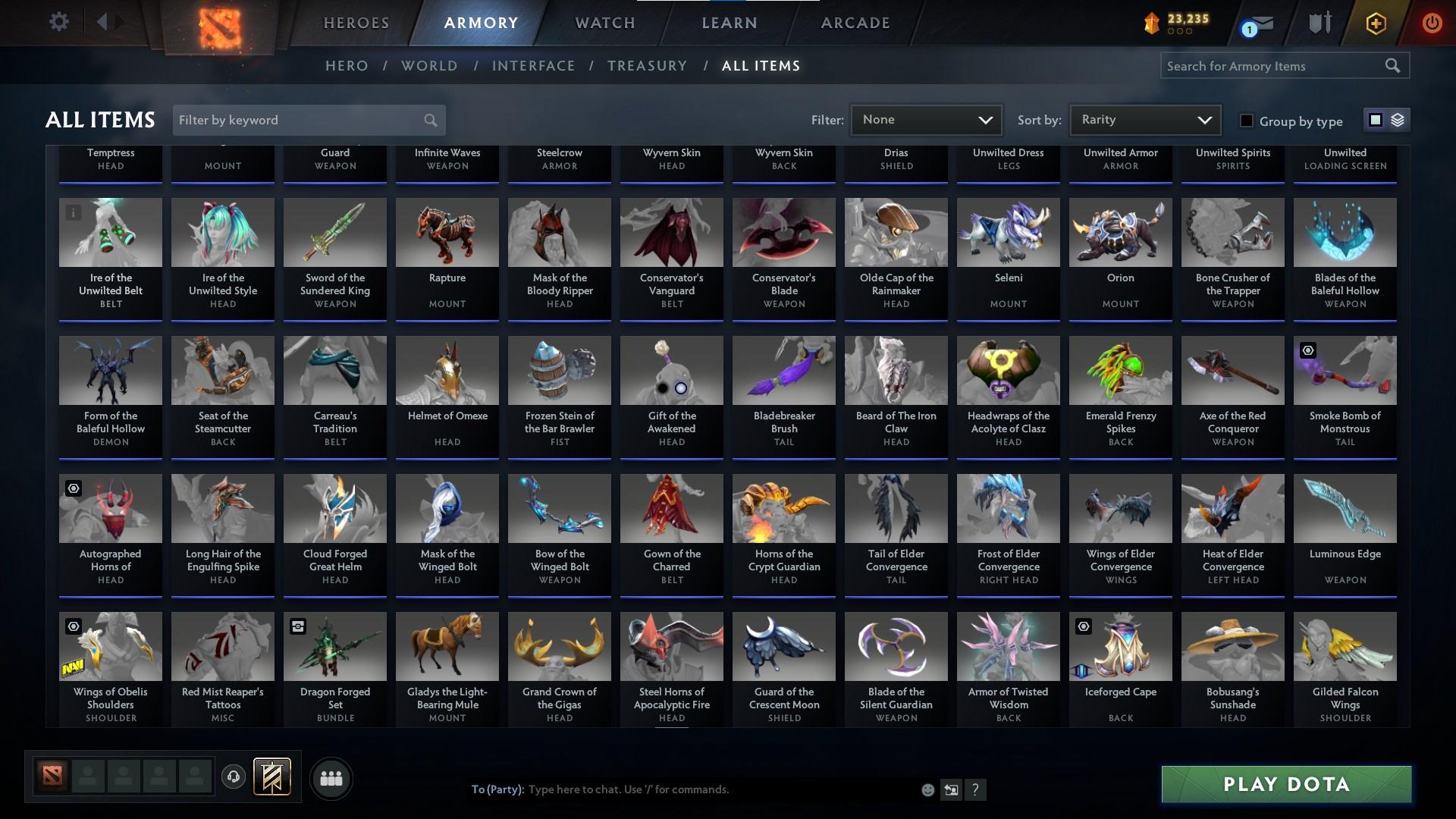Expand the emoticon picker near chat
This screenshot has width=1456, height=819.
point(927,789)
